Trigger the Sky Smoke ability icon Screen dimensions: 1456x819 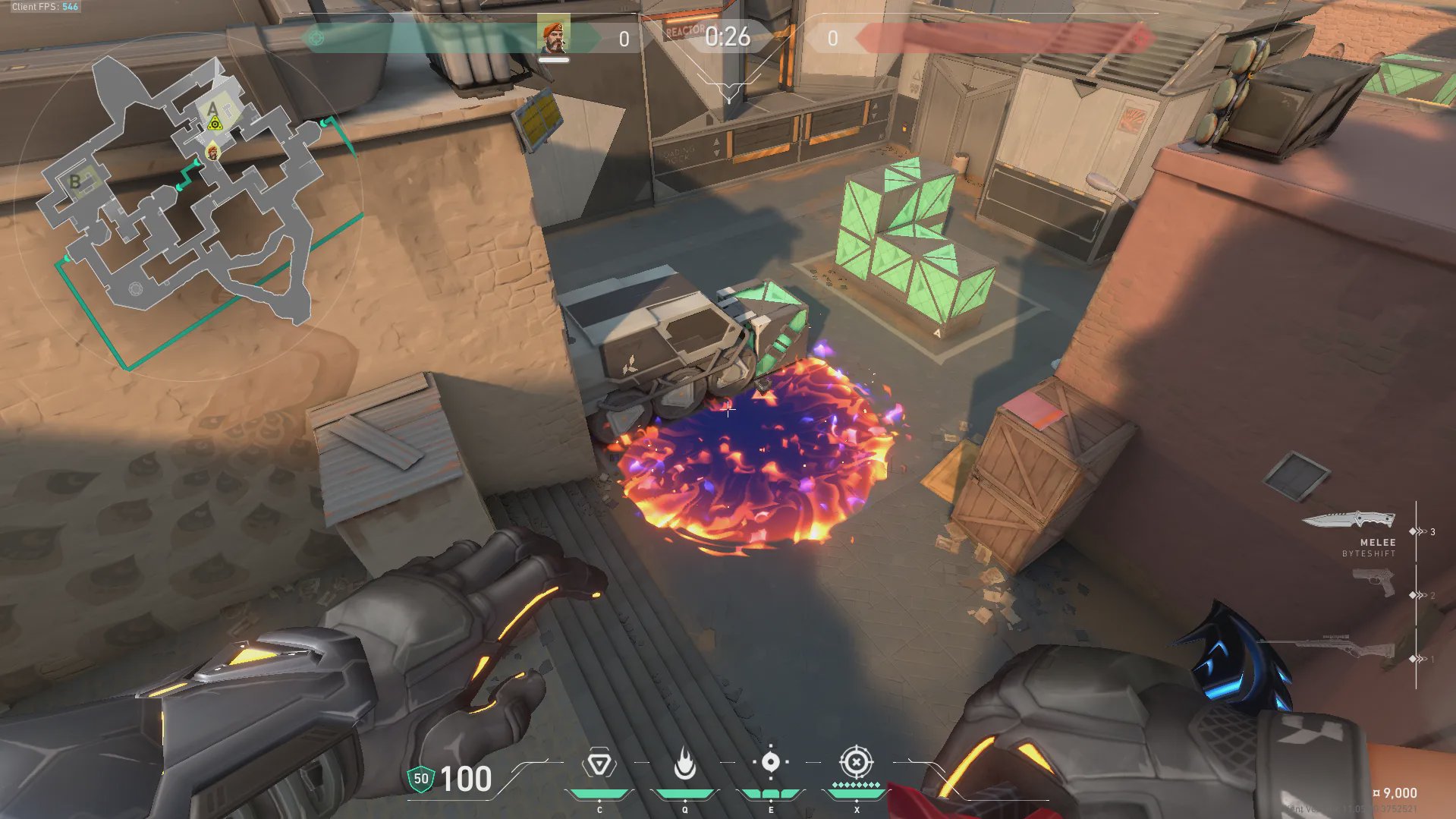(770, 762)
